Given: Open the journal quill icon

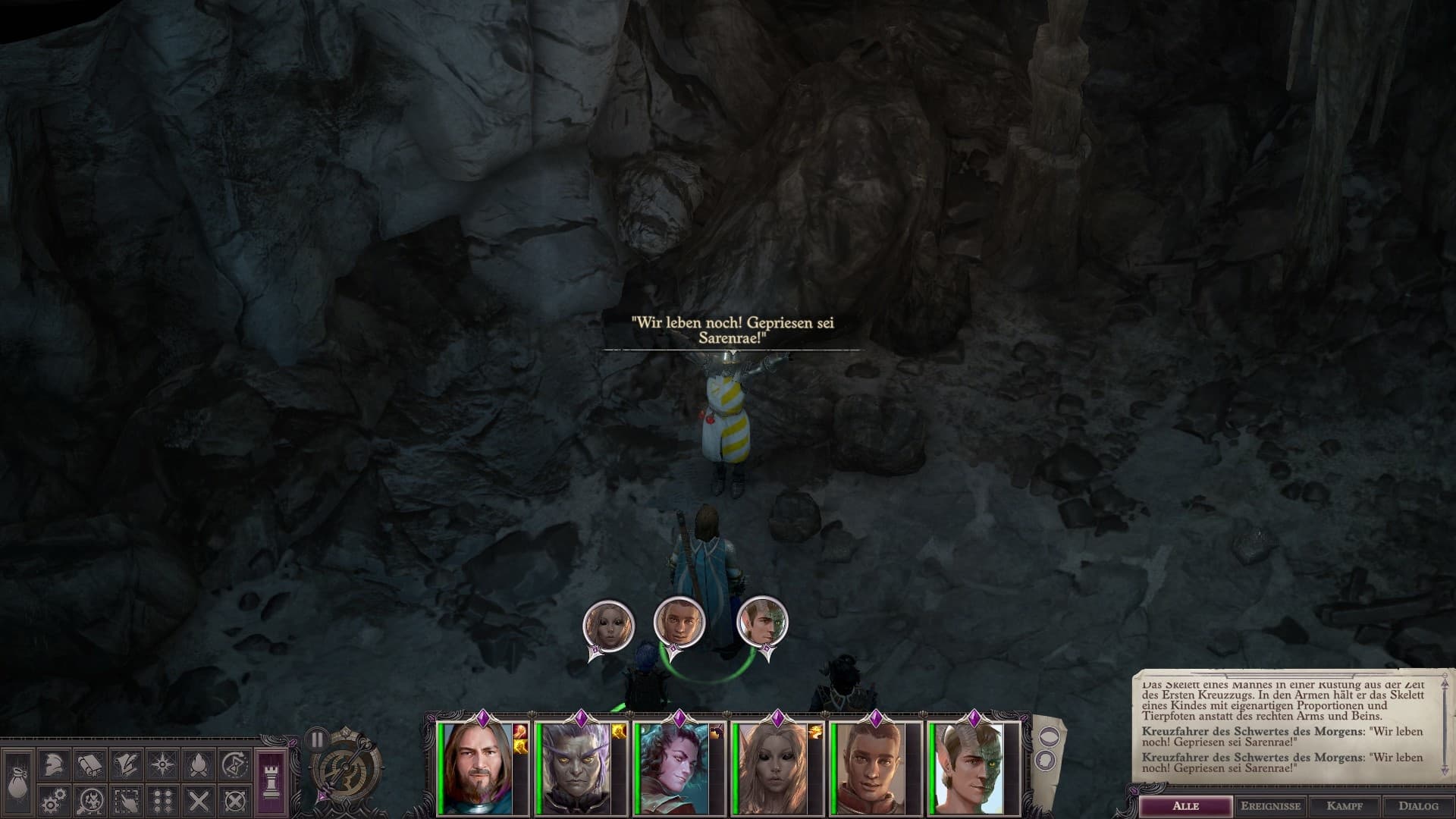Looking at the screenshot, I should tap(126, 766).
